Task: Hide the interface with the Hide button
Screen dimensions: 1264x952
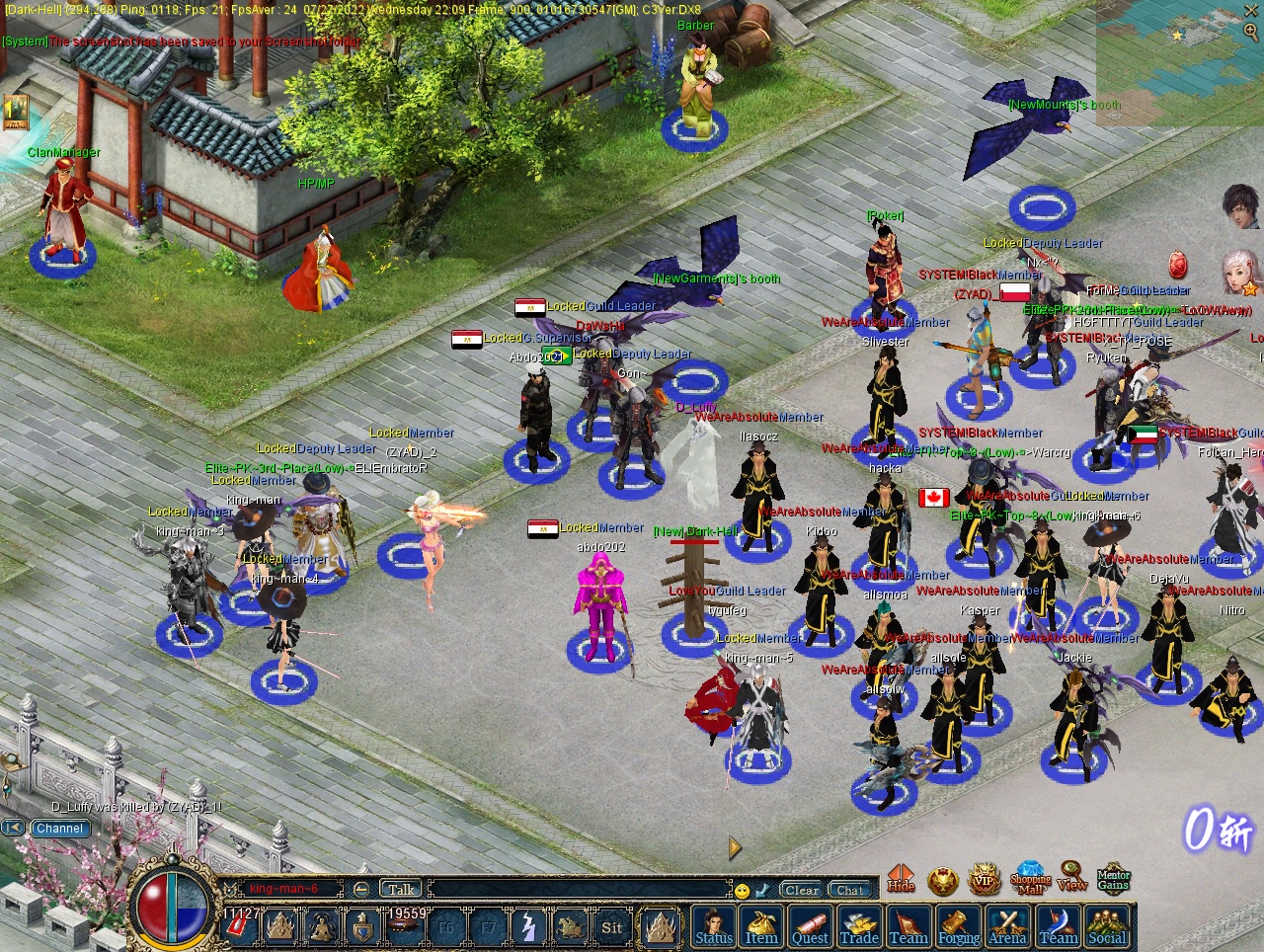Action: (x=901, y=878)
